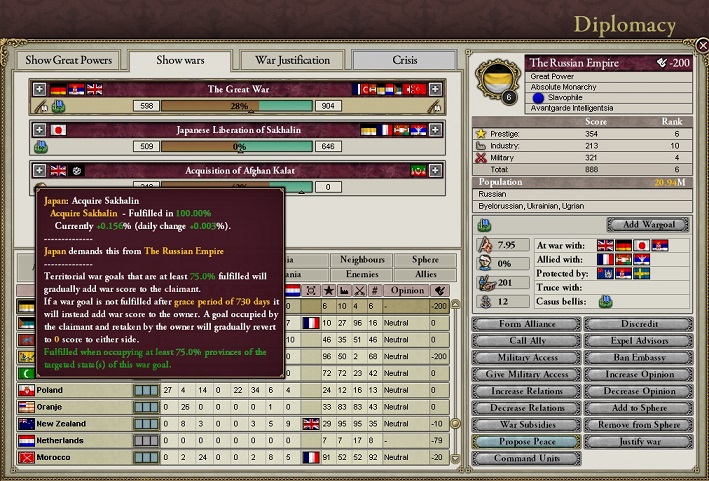Select the Crisis tab
The width and height of the screenshot is (709, 481).
click(404, 60)
